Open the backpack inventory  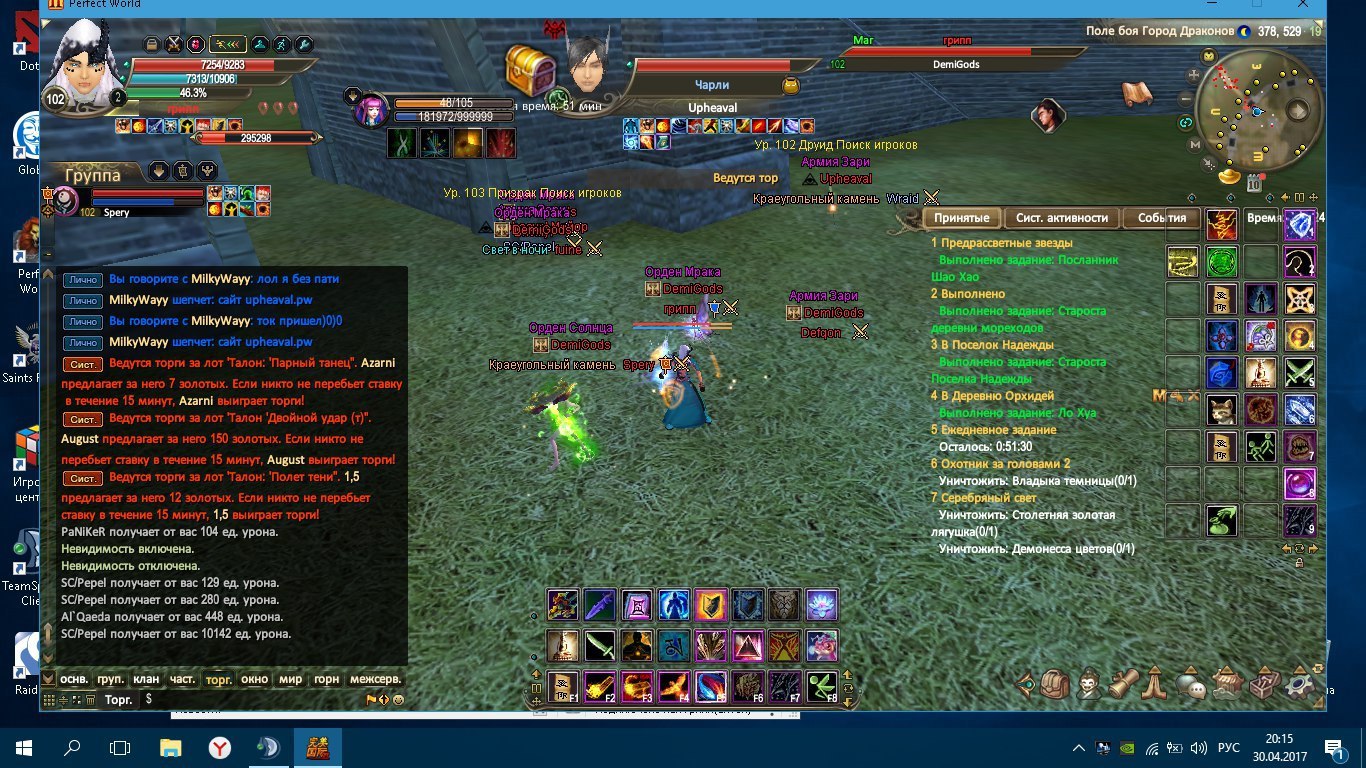point(1055,685)
